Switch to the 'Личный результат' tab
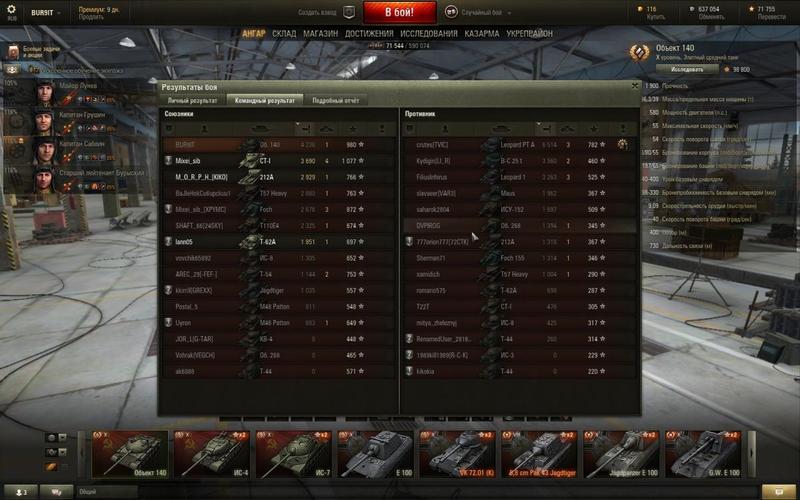 (x=192, y=101)
